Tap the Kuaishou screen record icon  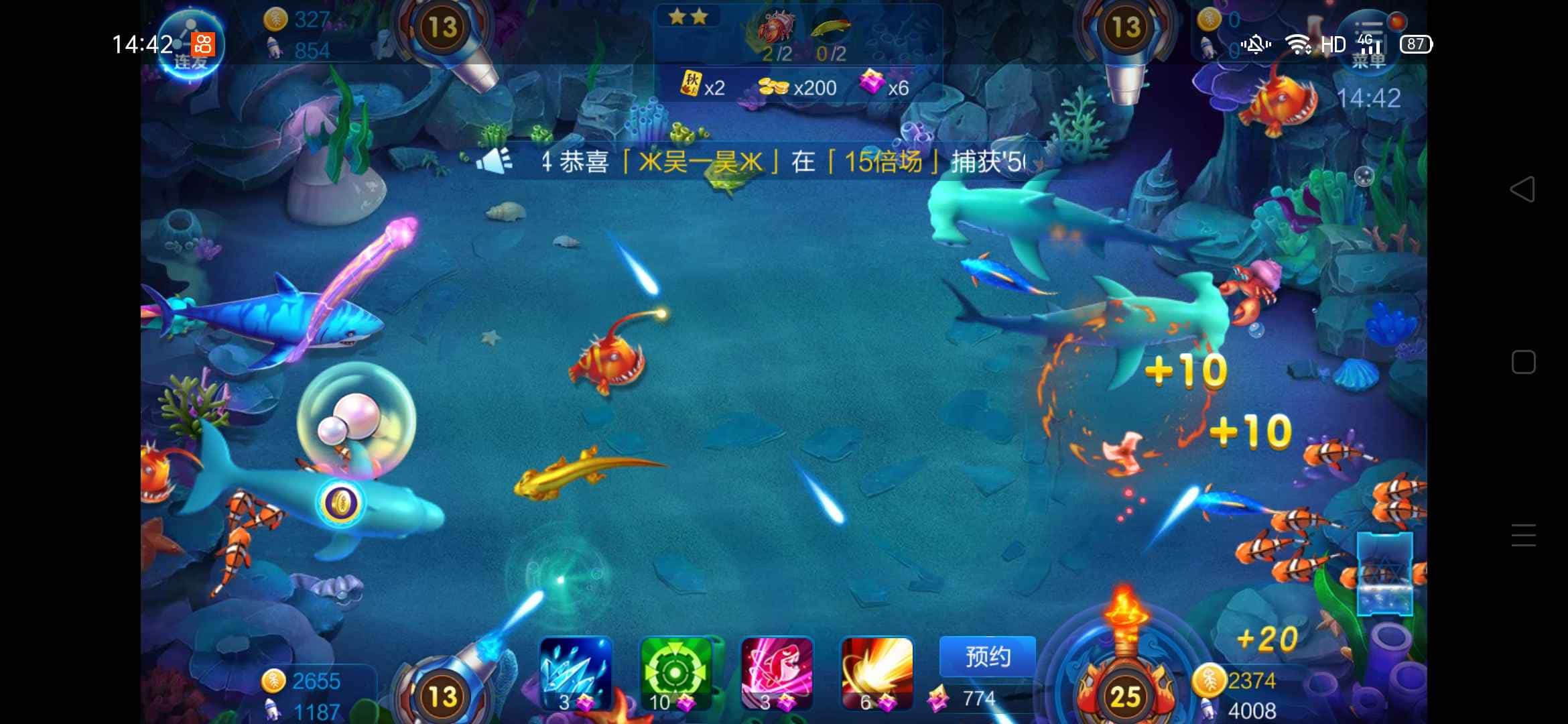tap(204, 44)
